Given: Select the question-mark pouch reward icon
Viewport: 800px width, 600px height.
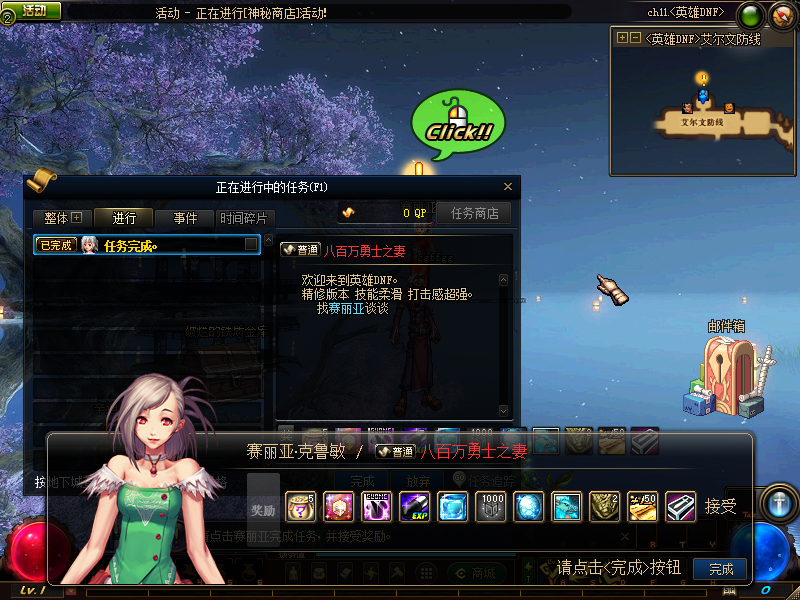Looking at the screenshot, I should 300,507.
